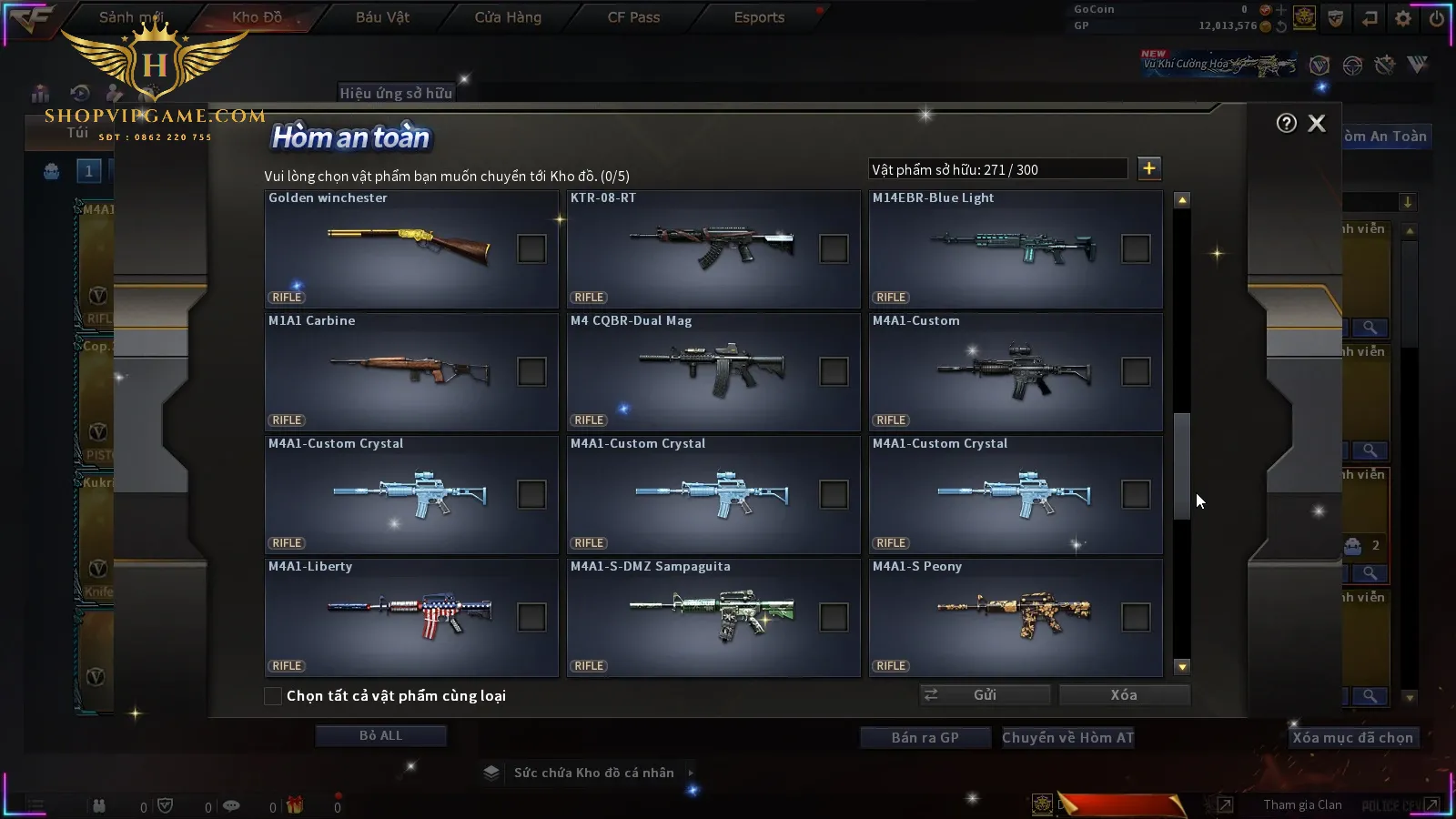
Task: Click the Xóa delete button
Action: point(1124,695)
